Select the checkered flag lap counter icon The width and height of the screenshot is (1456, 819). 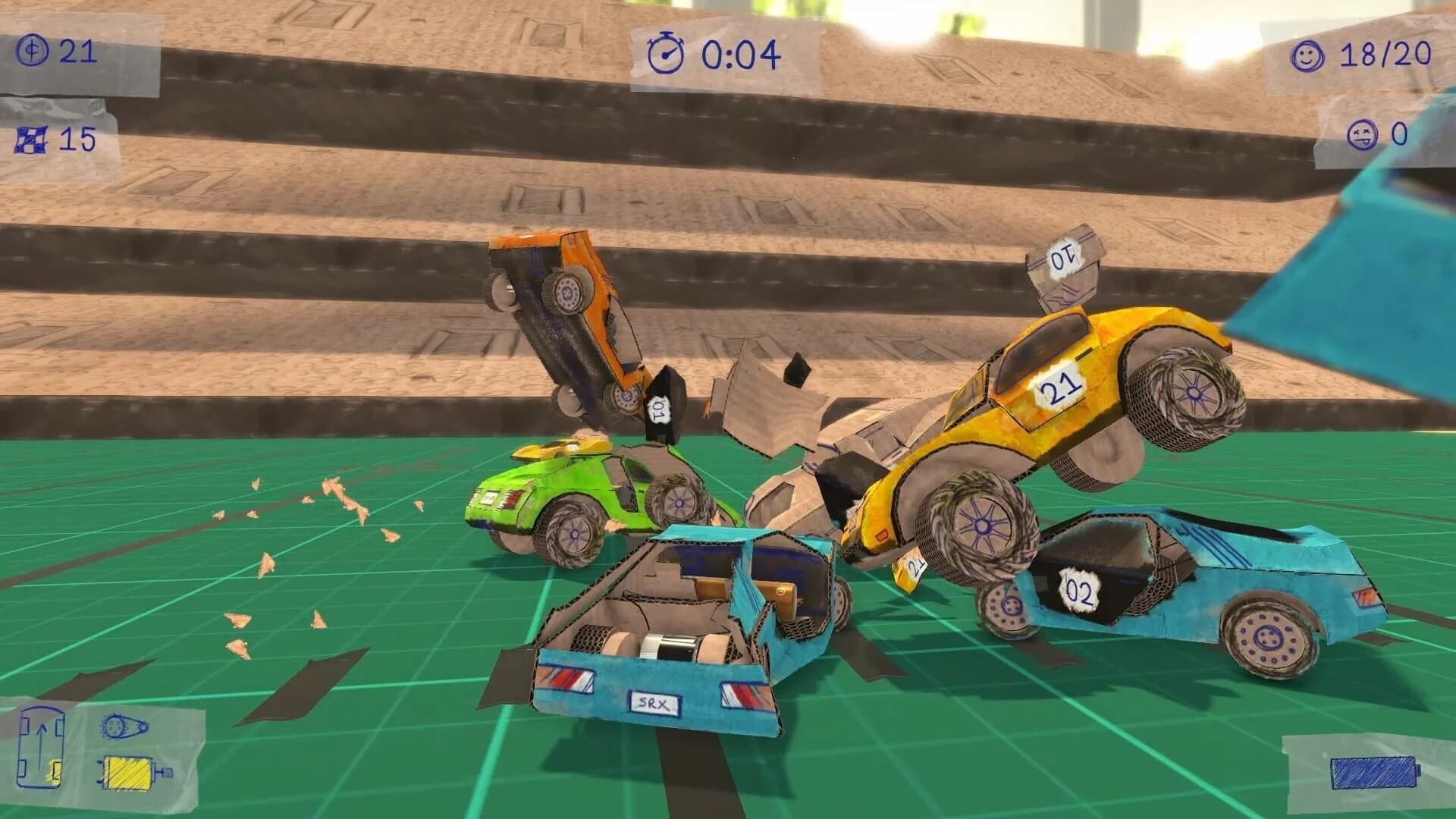(32, 140)
